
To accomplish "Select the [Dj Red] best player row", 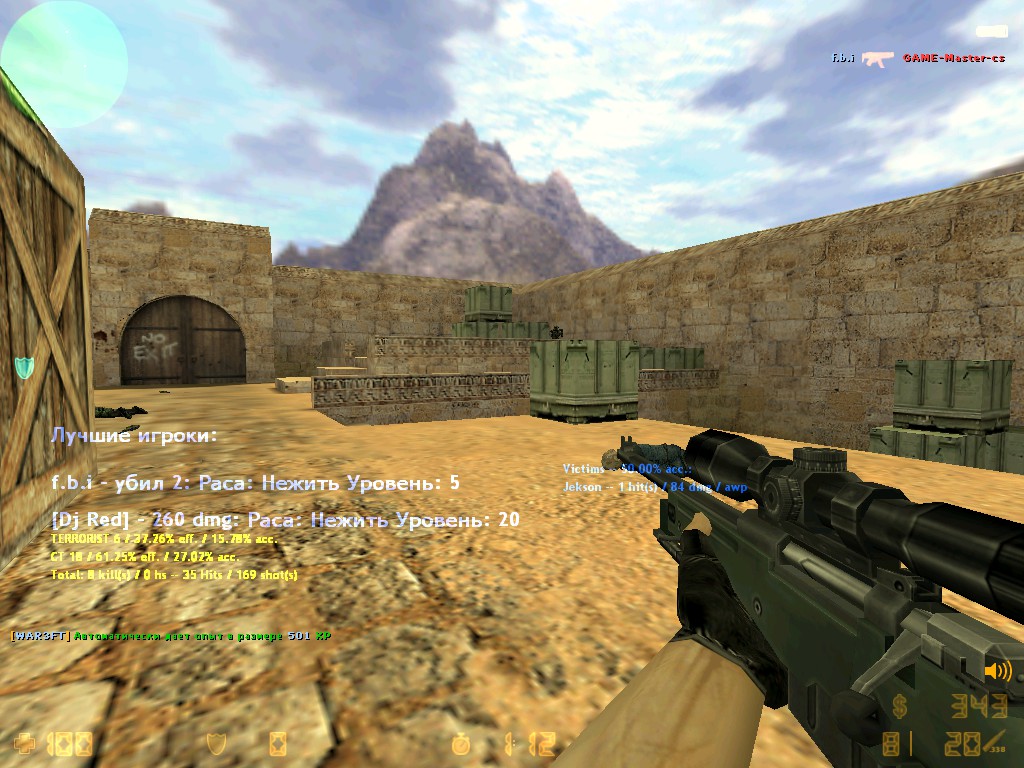I will [x=285, y=520].
